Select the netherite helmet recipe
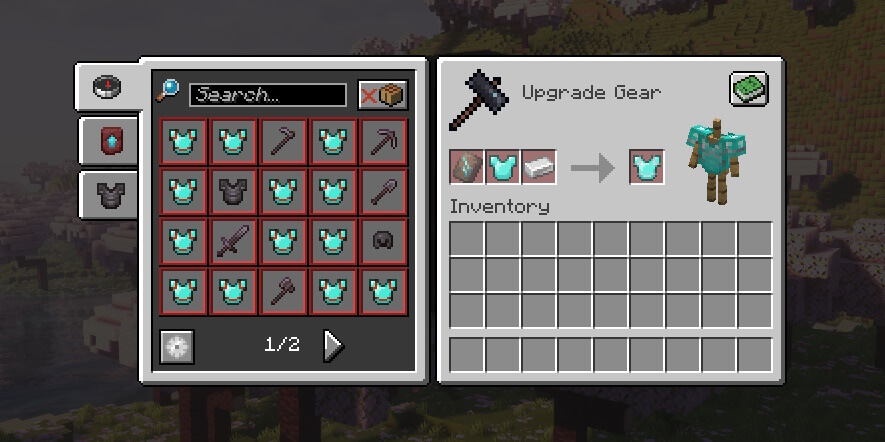Screen dimensions: 885x442 (x=383, y=242)
